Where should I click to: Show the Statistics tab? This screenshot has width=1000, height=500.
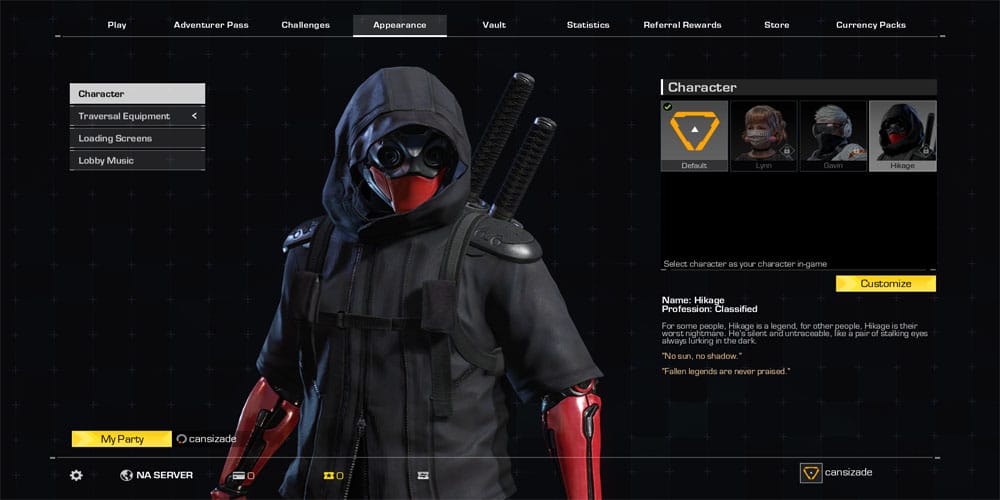click(x=588, y=25)
